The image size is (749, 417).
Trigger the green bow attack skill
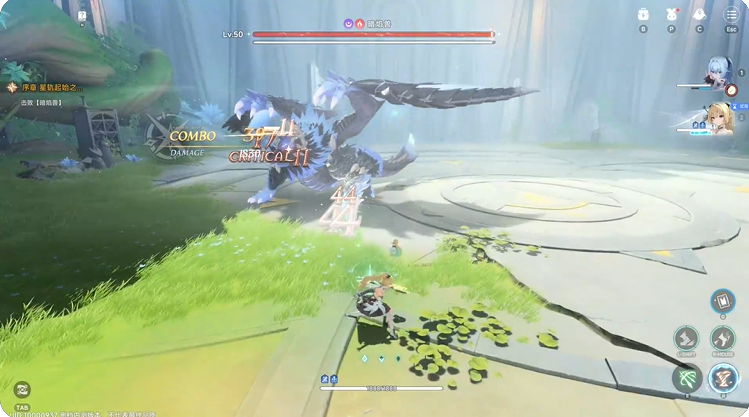[x=686, y=379]
